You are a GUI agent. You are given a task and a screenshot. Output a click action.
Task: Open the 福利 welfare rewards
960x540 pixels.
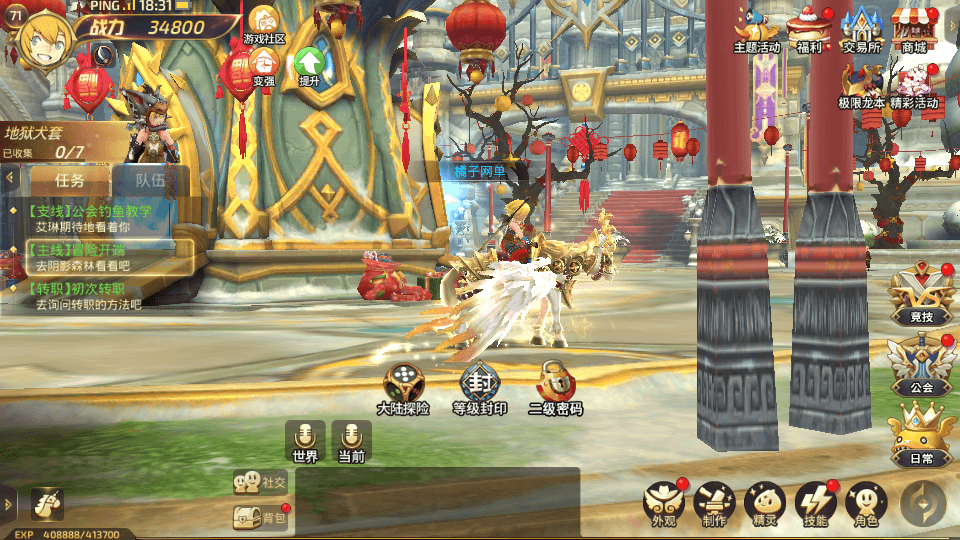pos(809,28)
